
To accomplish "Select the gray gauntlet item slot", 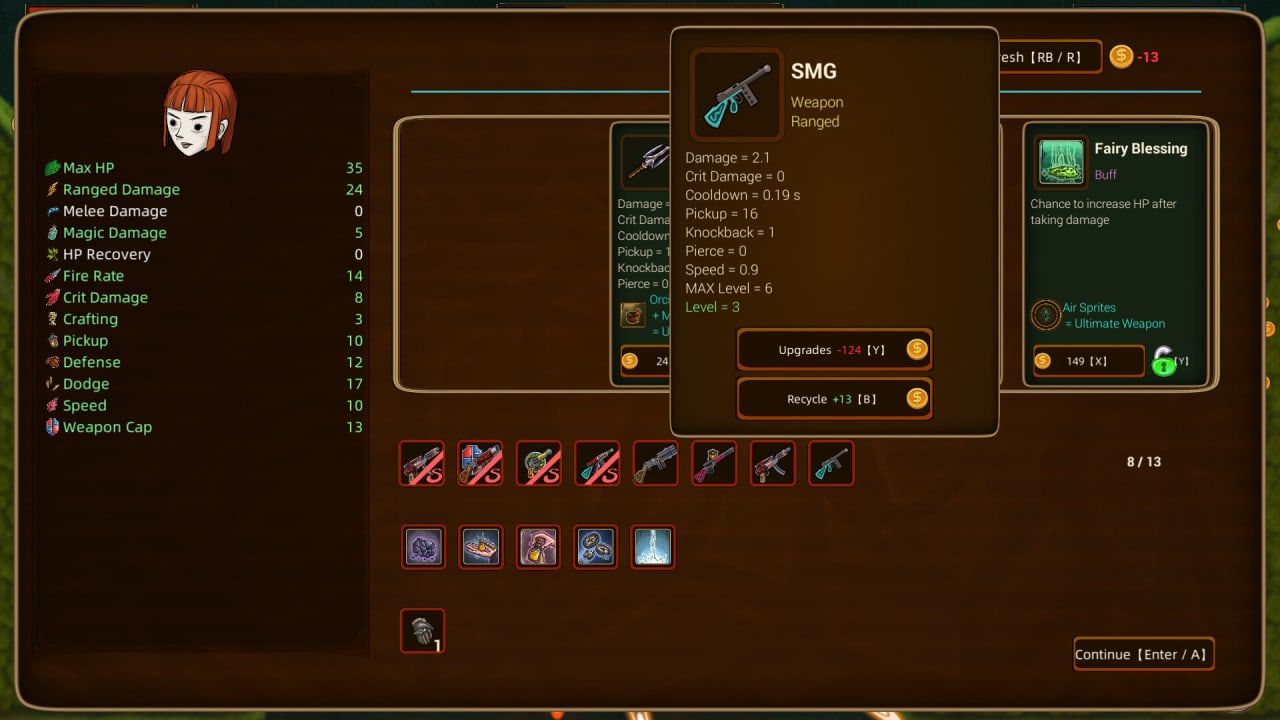I will tap(422, 631).
